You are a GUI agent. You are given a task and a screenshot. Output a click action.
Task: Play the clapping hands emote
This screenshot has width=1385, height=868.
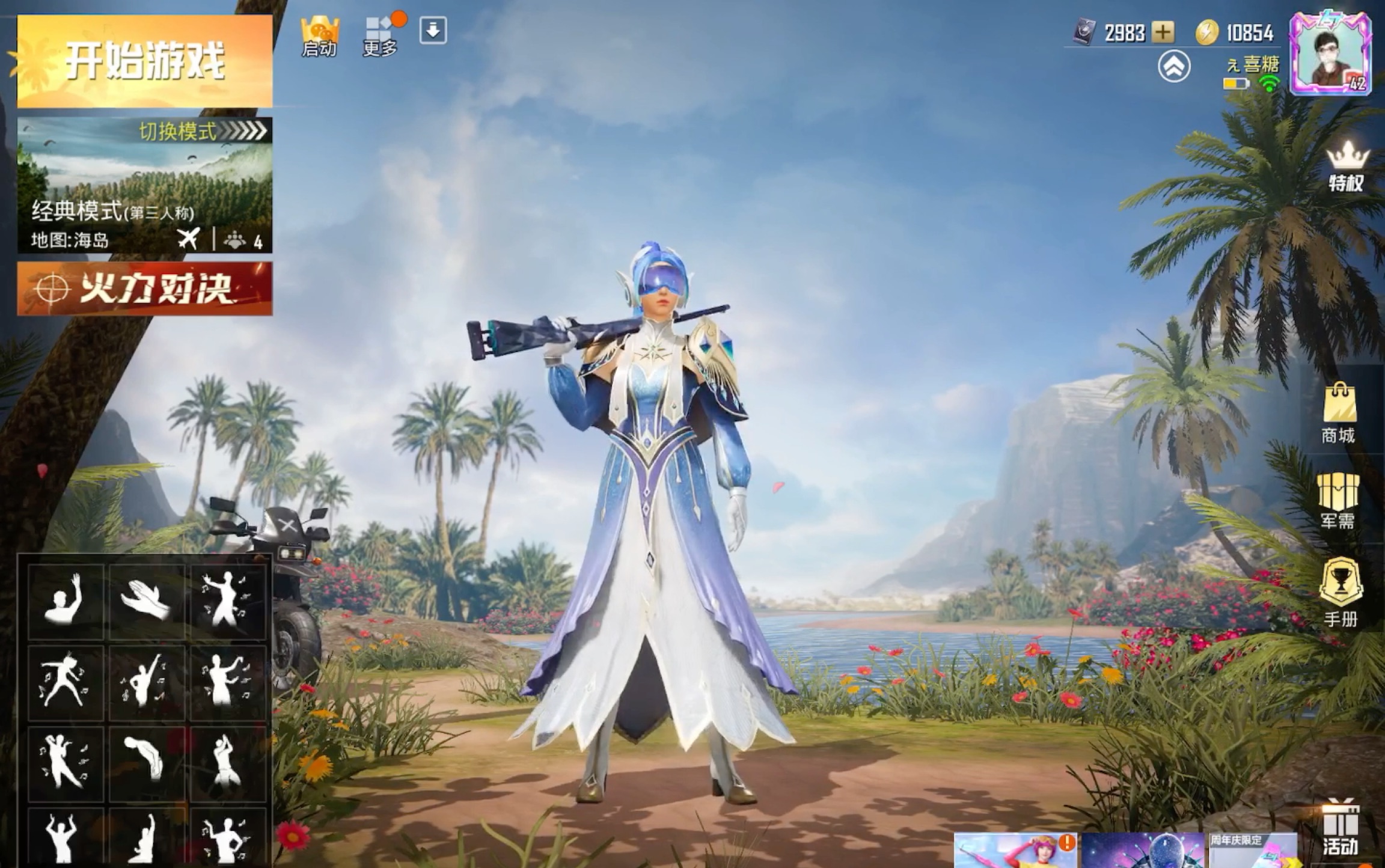click(x=146, y=600)
